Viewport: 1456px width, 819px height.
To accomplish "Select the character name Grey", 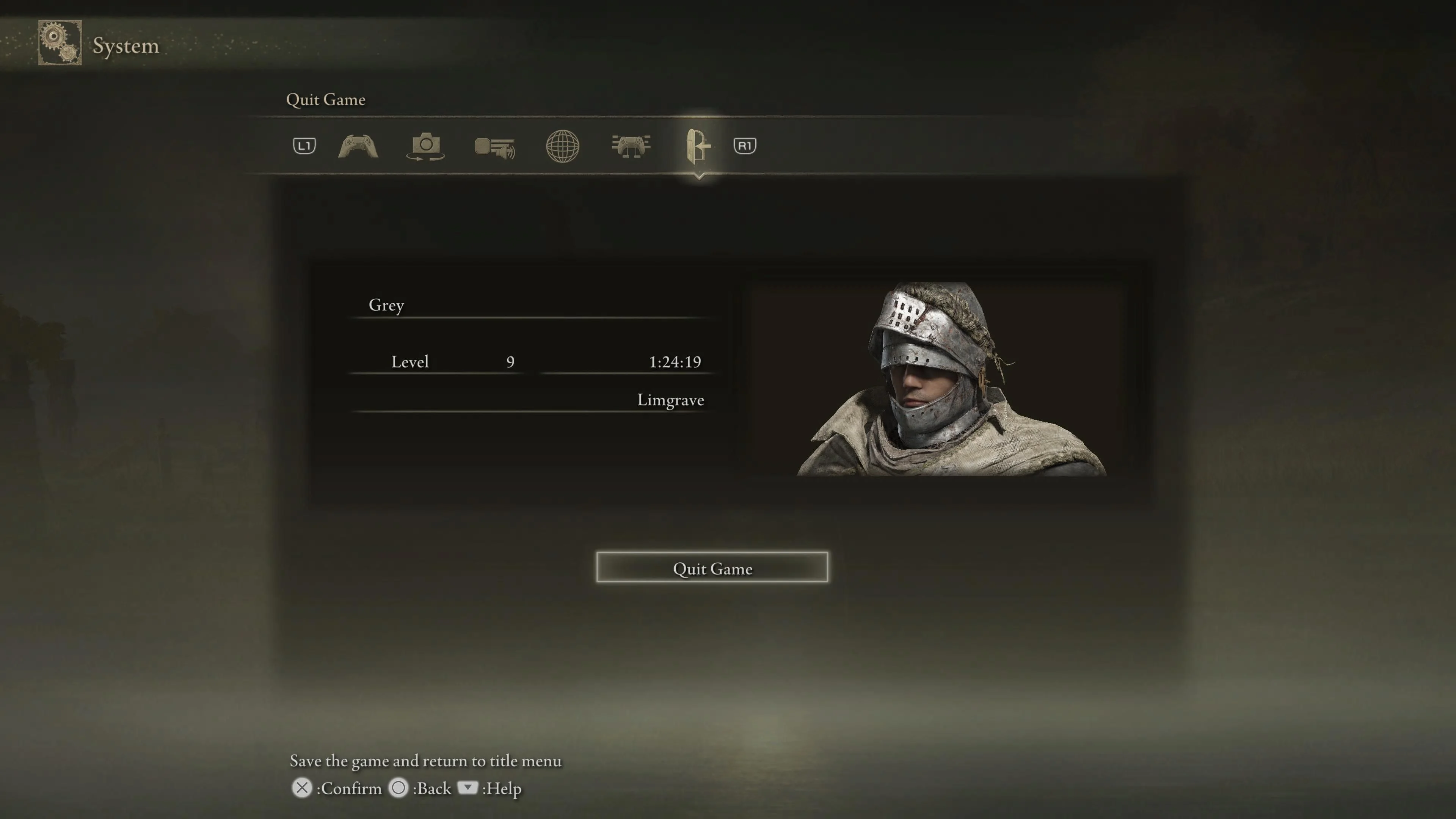I will pyautogui.click(x=387, y=305).
